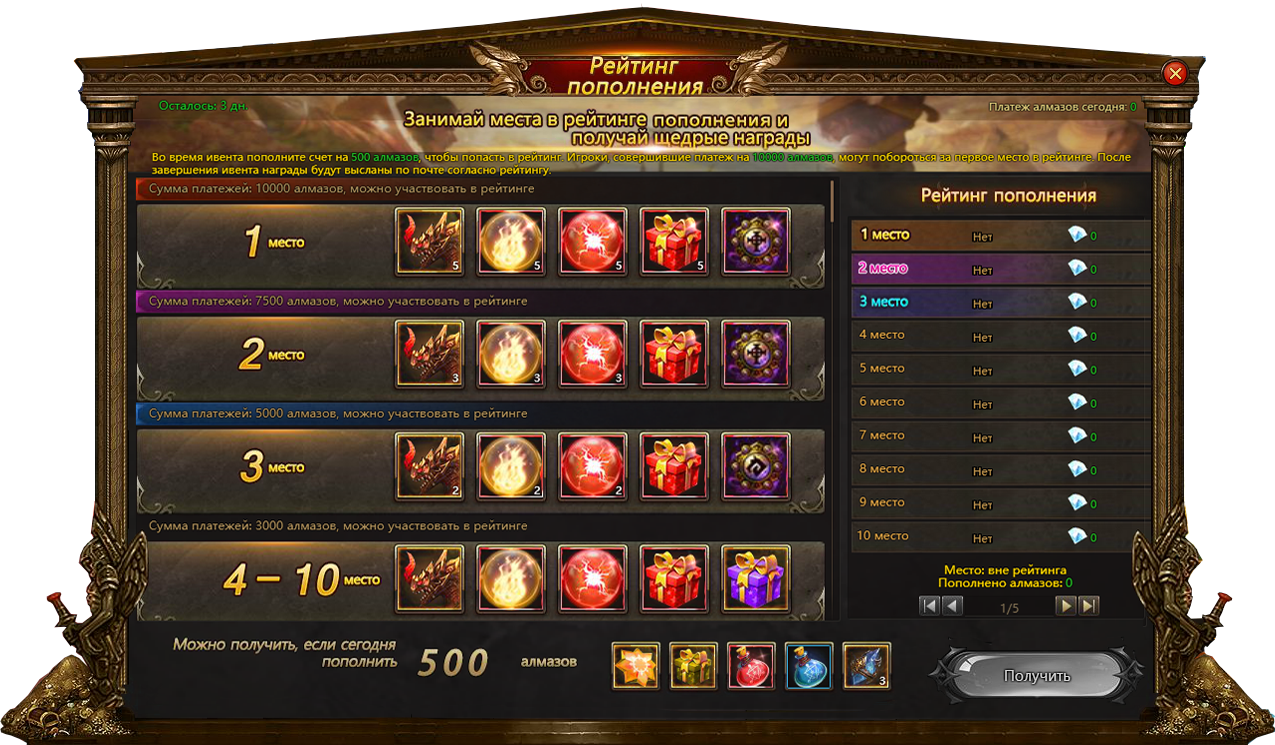Select the orange star daily reward icon
Image resolution: width=1275 pixels, height=745 pixels.
pos(636,666)
